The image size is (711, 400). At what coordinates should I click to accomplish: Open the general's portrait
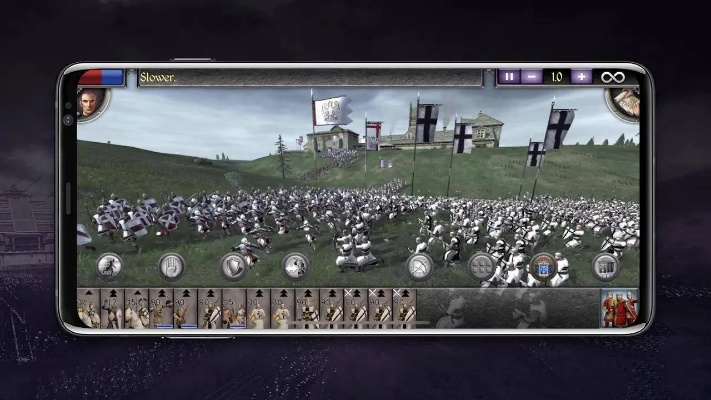pos(90,103)
